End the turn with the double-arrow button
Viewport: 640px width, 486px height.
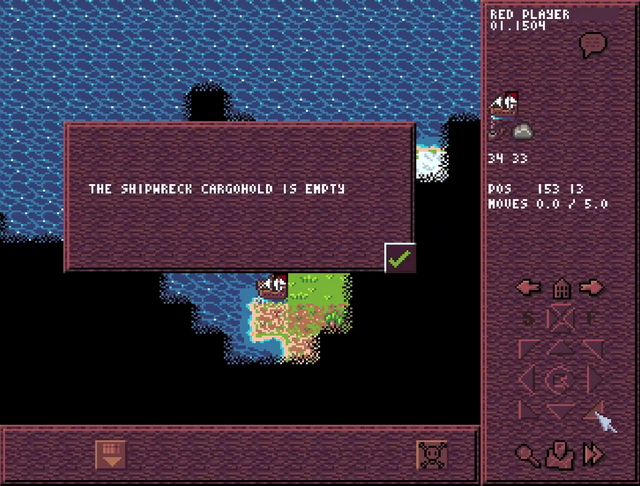point(594,455)
